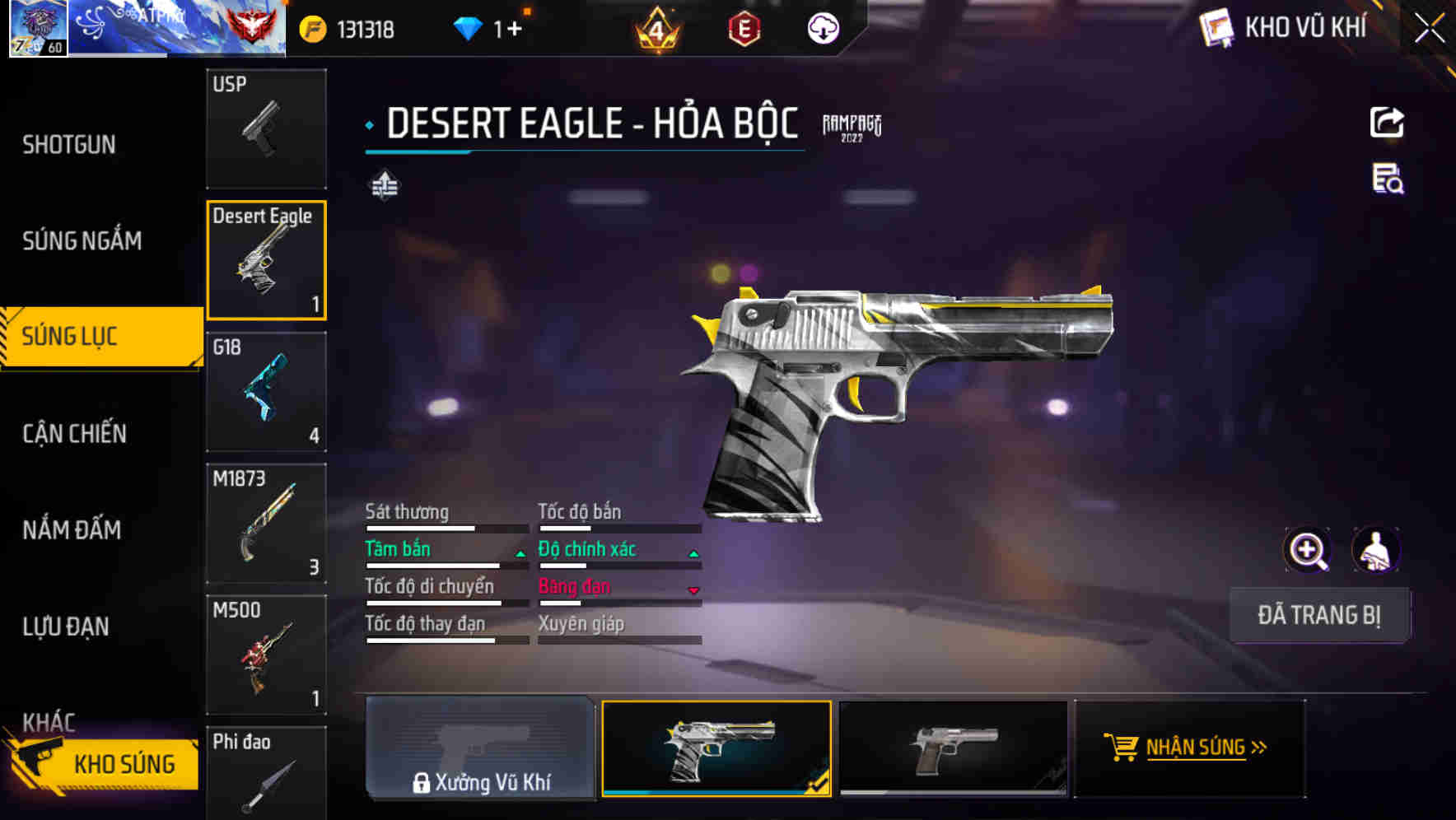The height and width of the screenshot is (820, 1456).
Task: Open the SÚNG NGẮM weapon category
Action: (82, 240)
